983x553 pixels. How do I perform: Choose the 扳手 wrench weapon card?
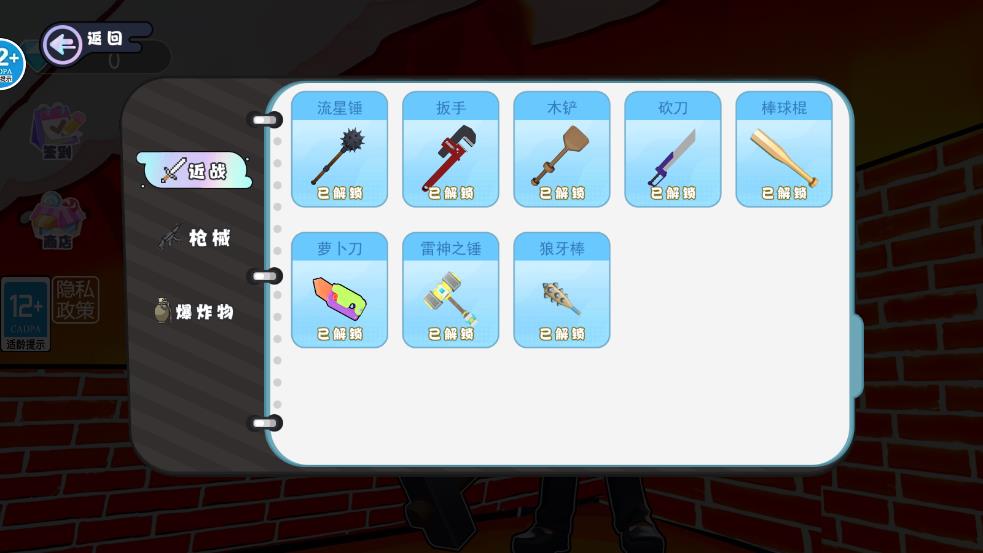450,150
